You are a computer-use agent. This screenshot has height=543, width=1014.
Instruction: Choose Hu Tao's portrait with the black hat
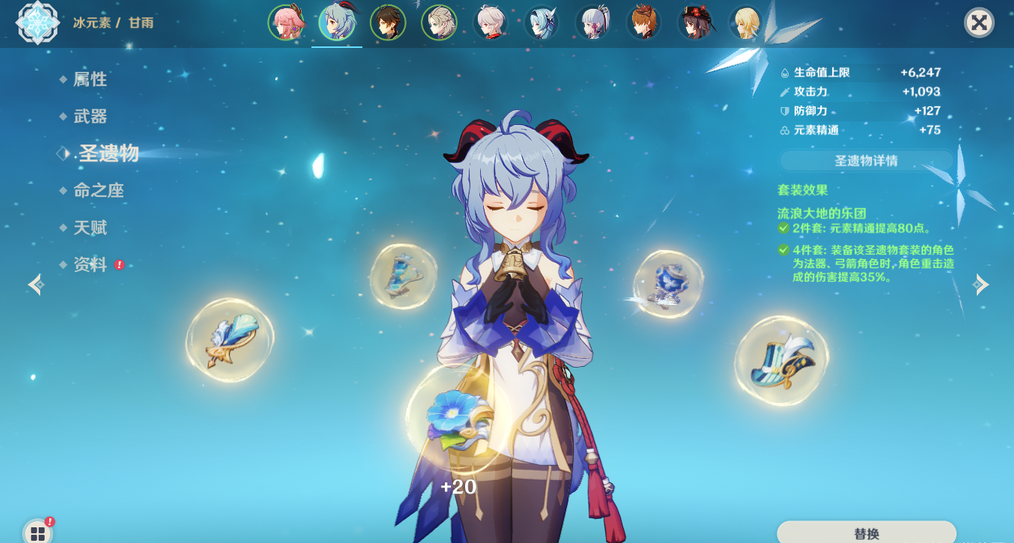tap(694, 22)
